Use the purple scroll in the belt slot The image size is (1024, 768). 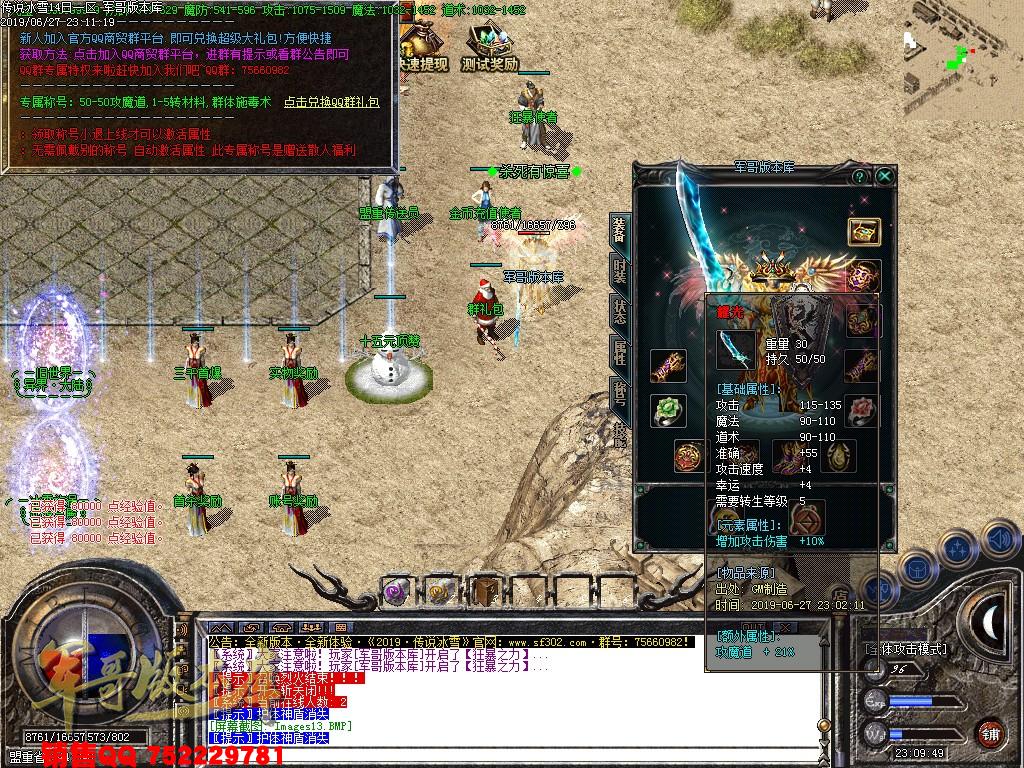396,591
